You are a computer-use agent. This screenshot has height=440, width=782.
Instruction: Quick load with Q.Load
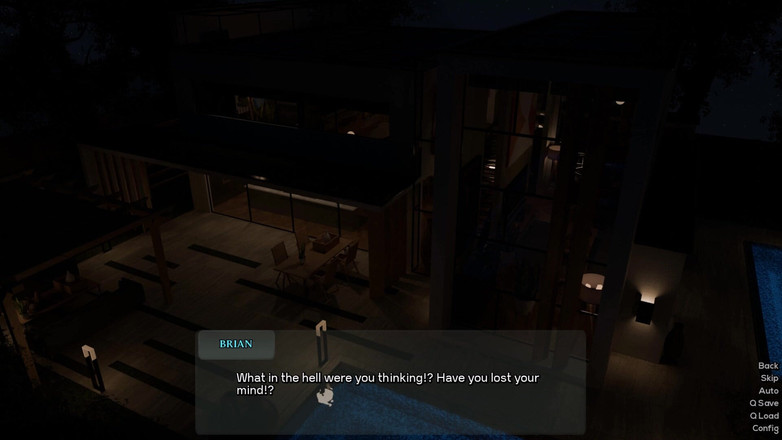(764, 416)
